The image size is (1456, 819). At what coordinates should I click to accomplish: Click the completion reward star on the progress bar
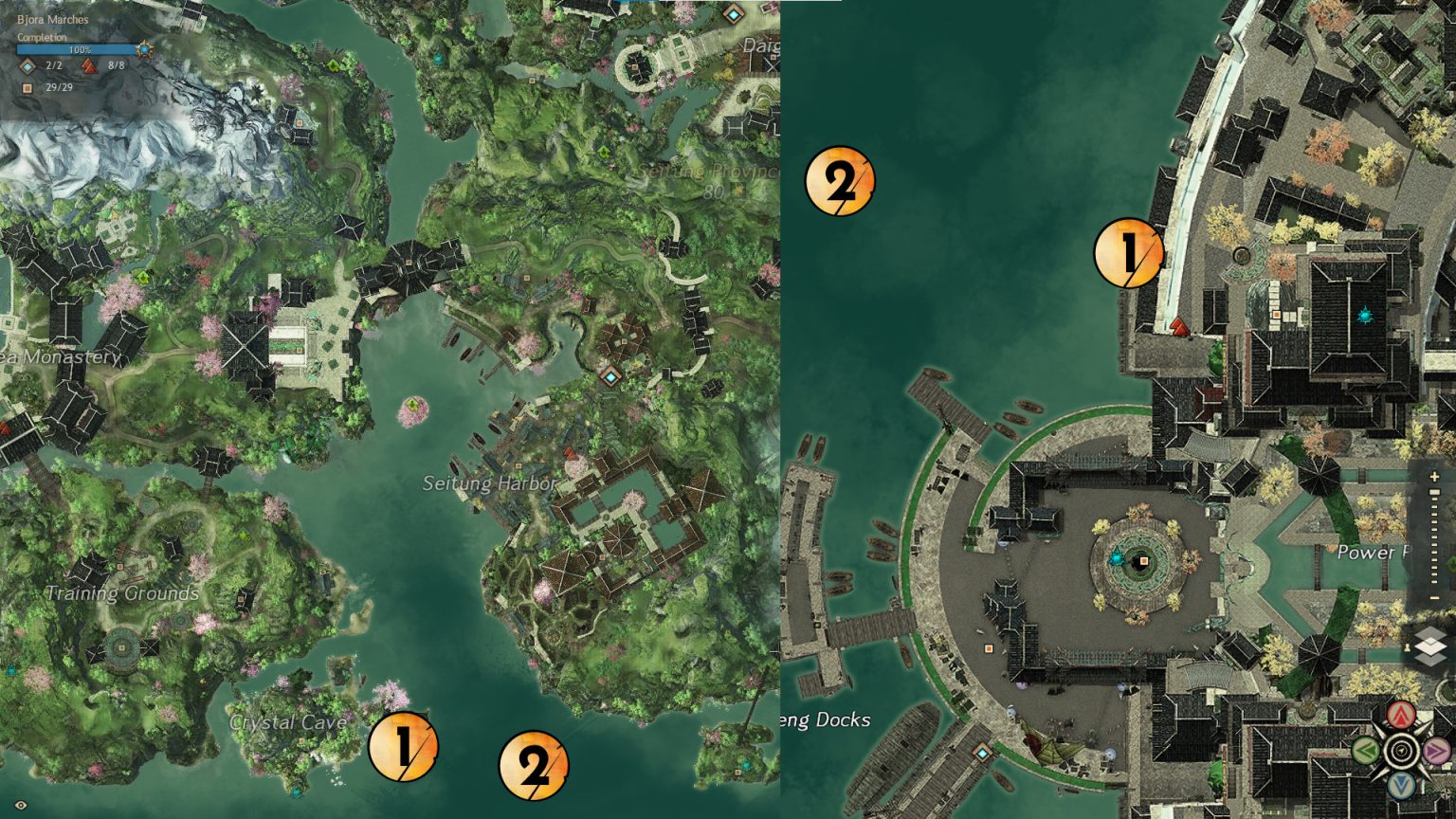(144, 49)
